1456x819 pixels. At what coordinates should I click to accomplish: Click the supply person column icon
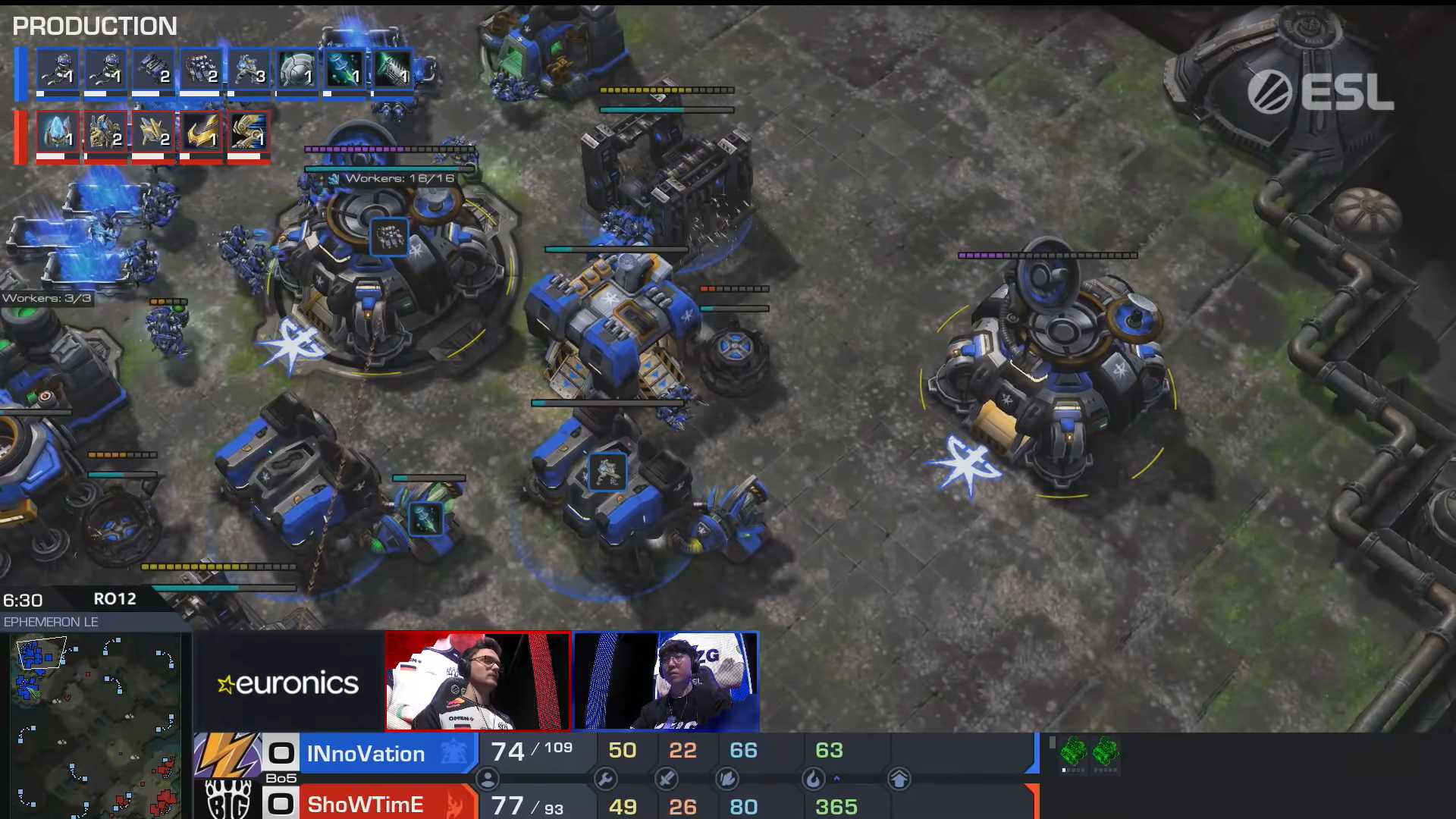coord(488,779)
